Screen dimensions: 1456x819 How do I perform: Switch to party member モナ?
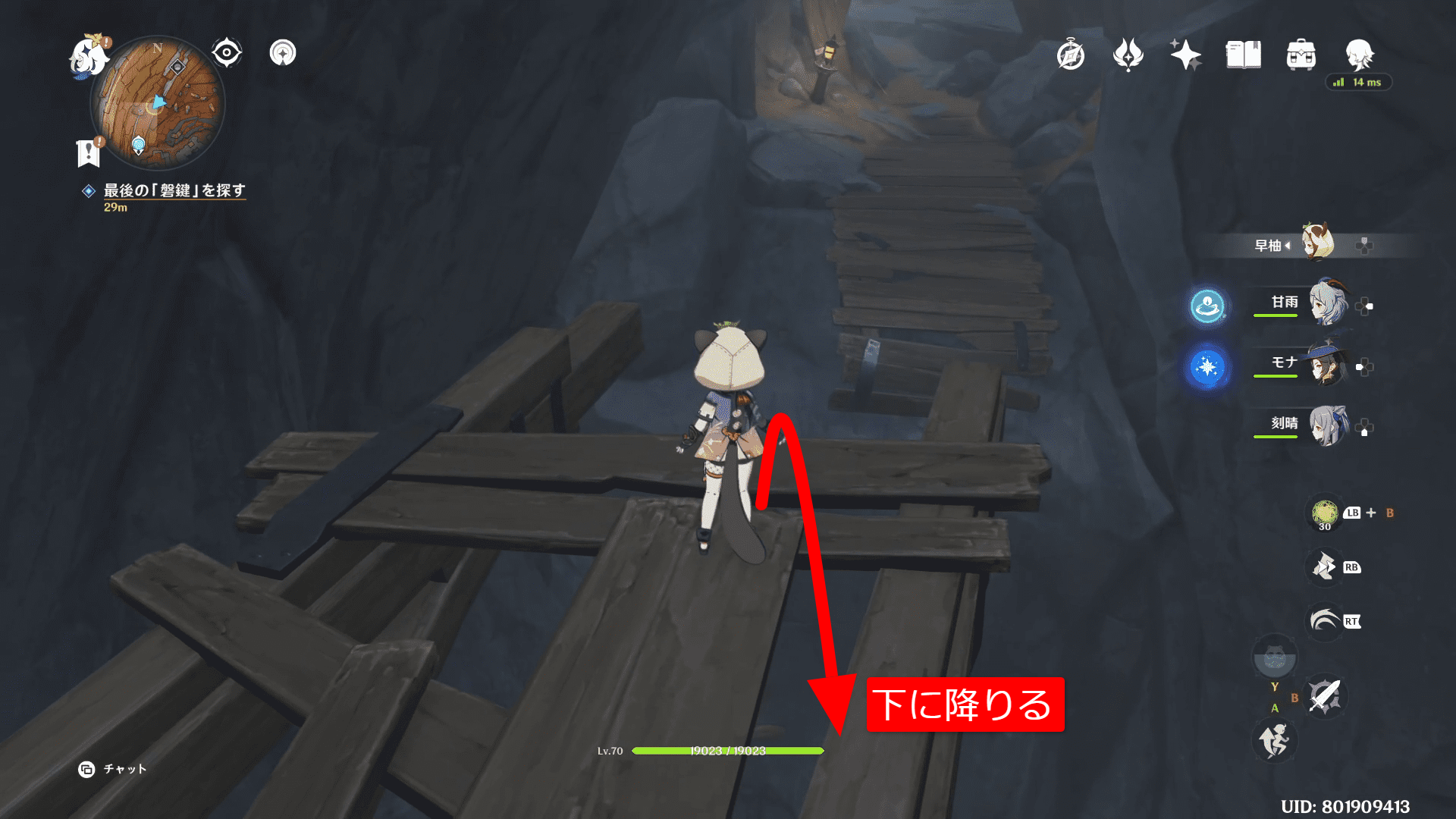click(x=1327, y=364)
